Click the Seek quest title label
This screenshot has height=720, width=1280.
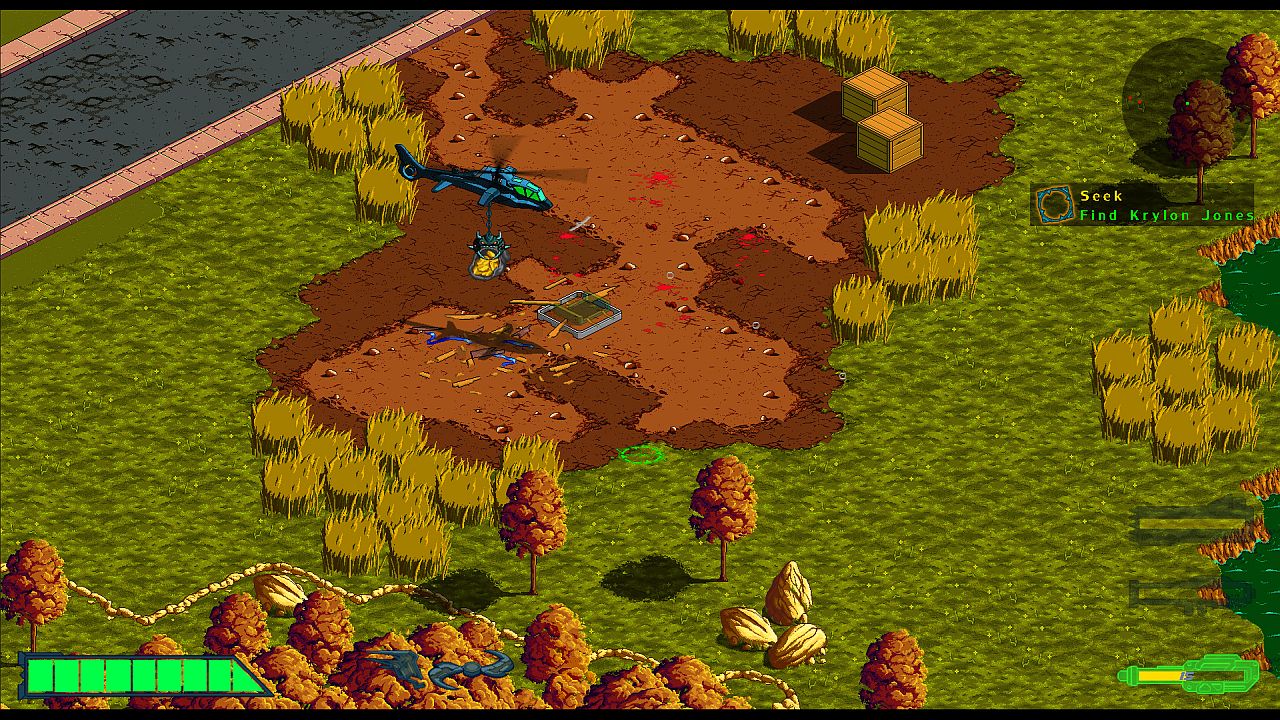(1100, 196)
